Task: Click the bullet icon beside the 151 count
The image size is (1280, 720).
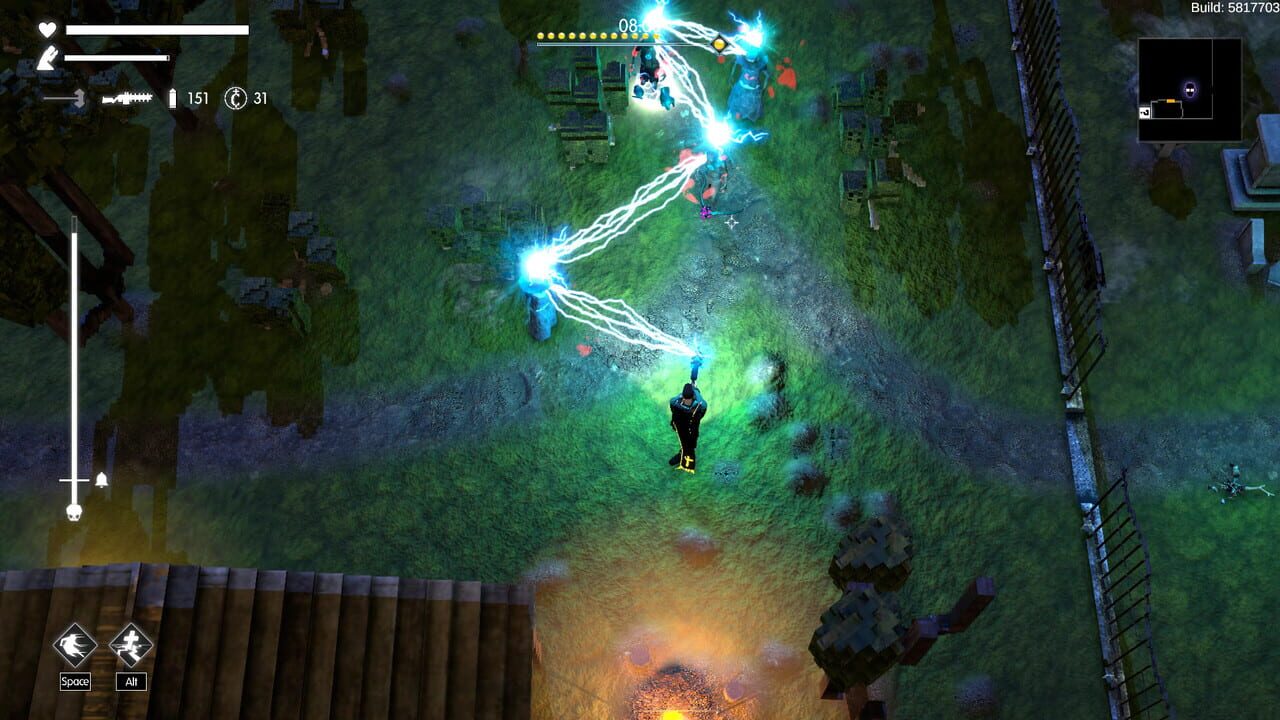Action: point(172,98)
